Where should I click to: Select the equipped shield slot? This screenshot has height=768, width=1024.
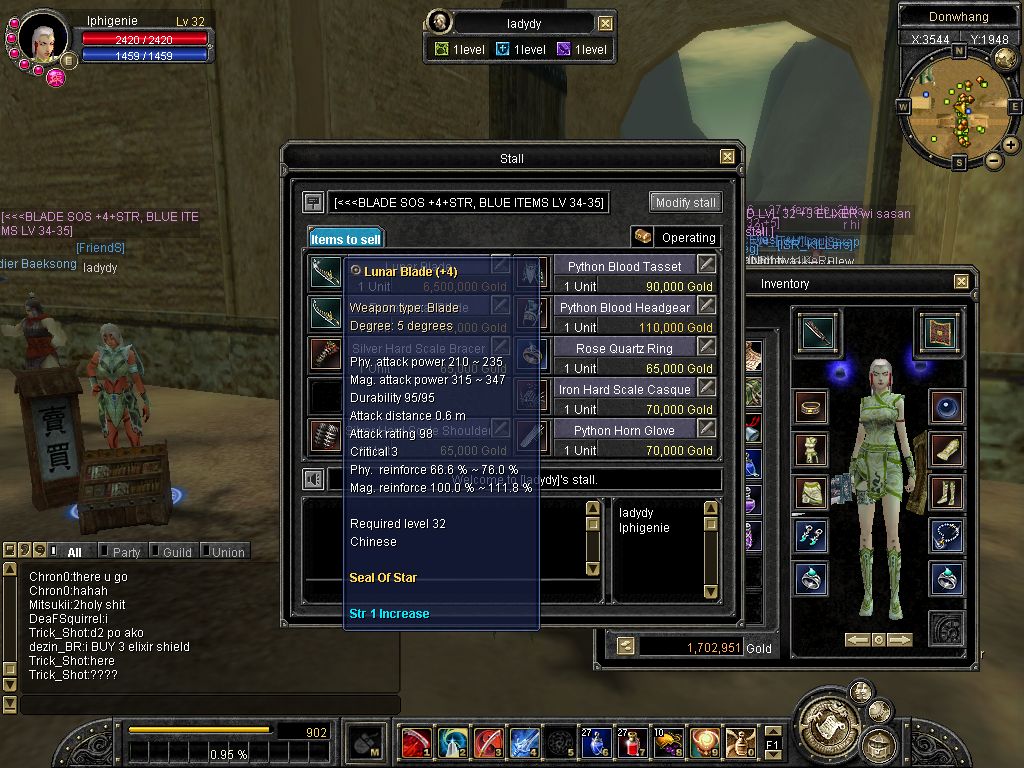coord(938,333)
